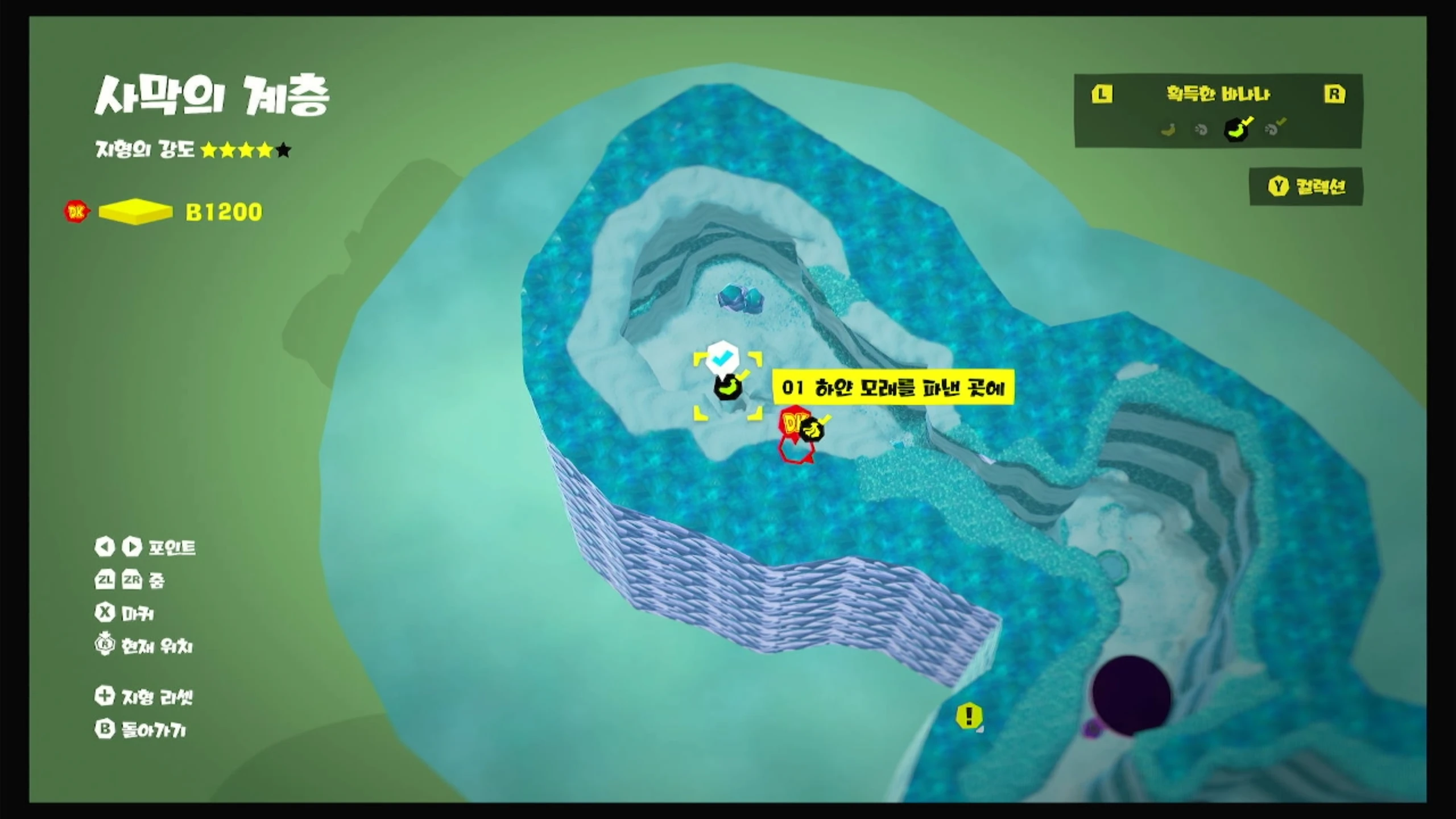Choose the fossil filter without a checkmark

click(x=1201, y=130)
